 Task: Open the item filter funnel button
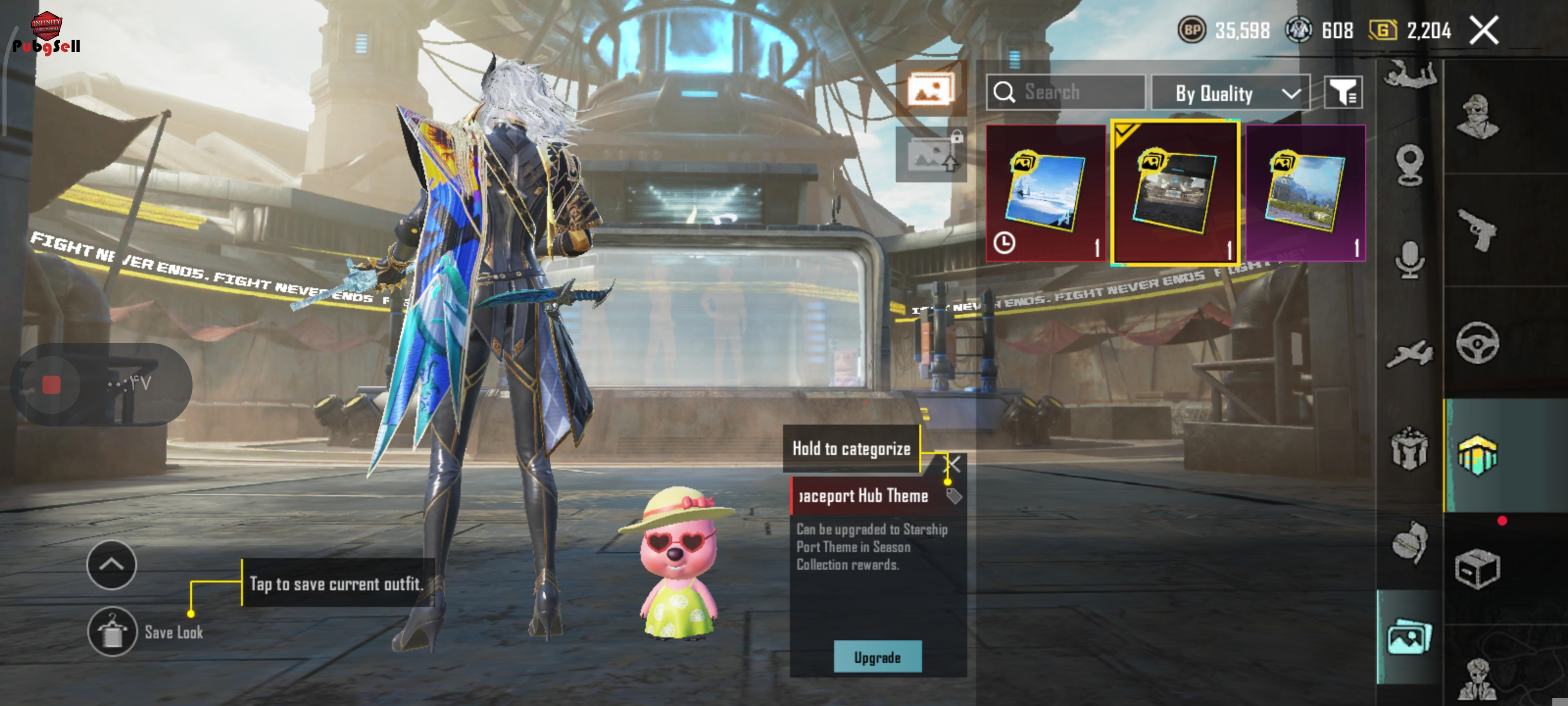tap(1343, 93)
